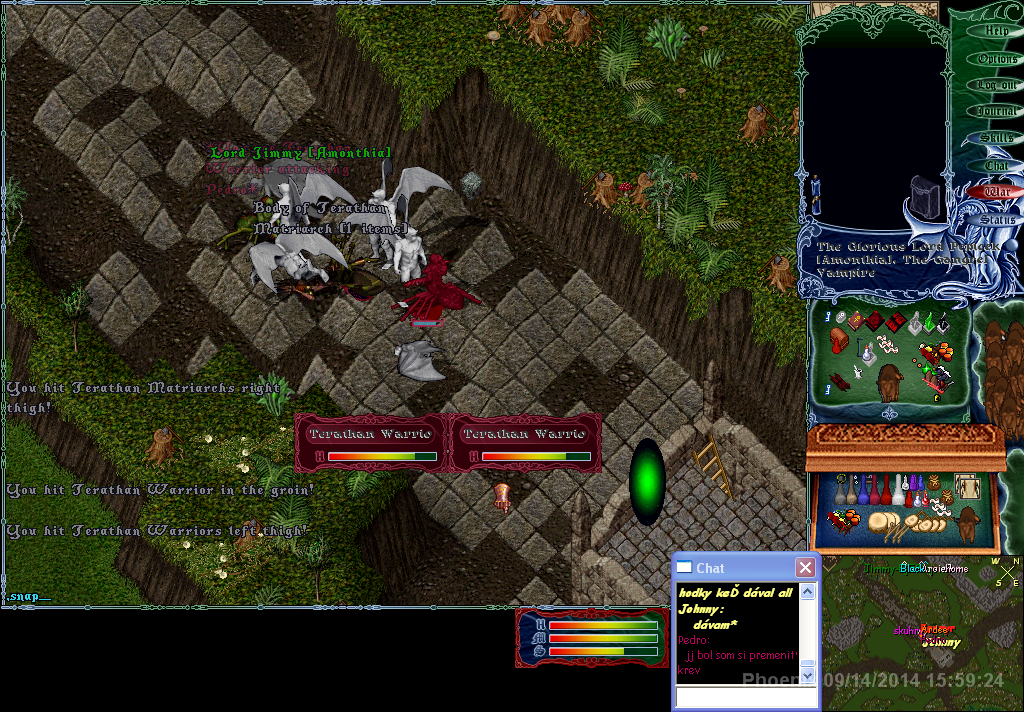Show the Skills list
This screenshot has width=1024, height=712.
click(x=996, y=138)
